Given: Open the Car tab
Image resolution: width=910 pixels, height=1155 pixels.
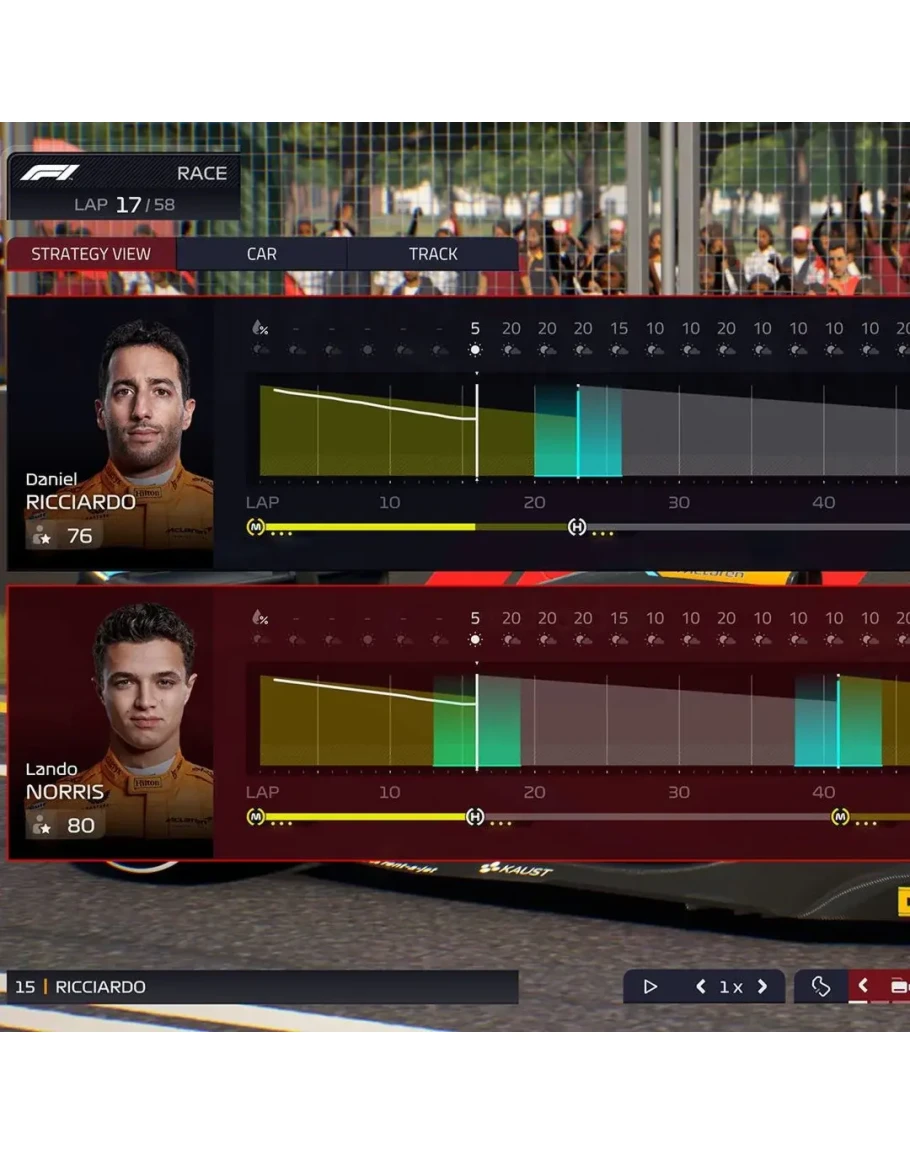Looking at the screenshot, I should (262, 254).
